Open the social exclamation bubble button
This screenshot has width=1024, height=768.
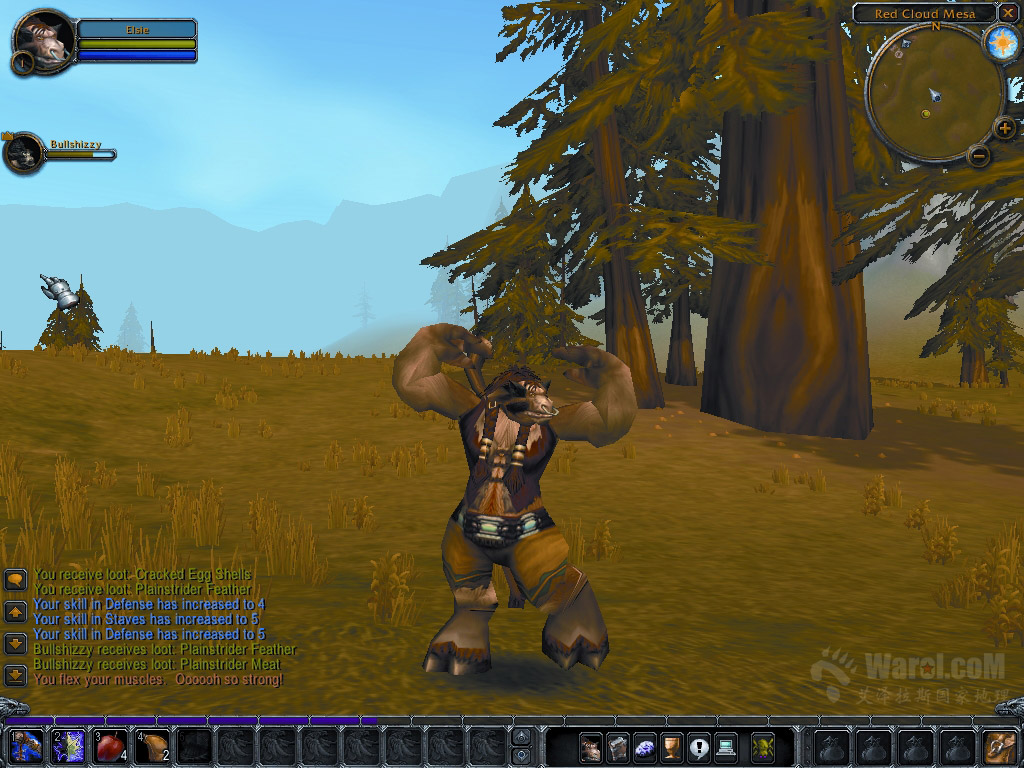tap(699, 747)
